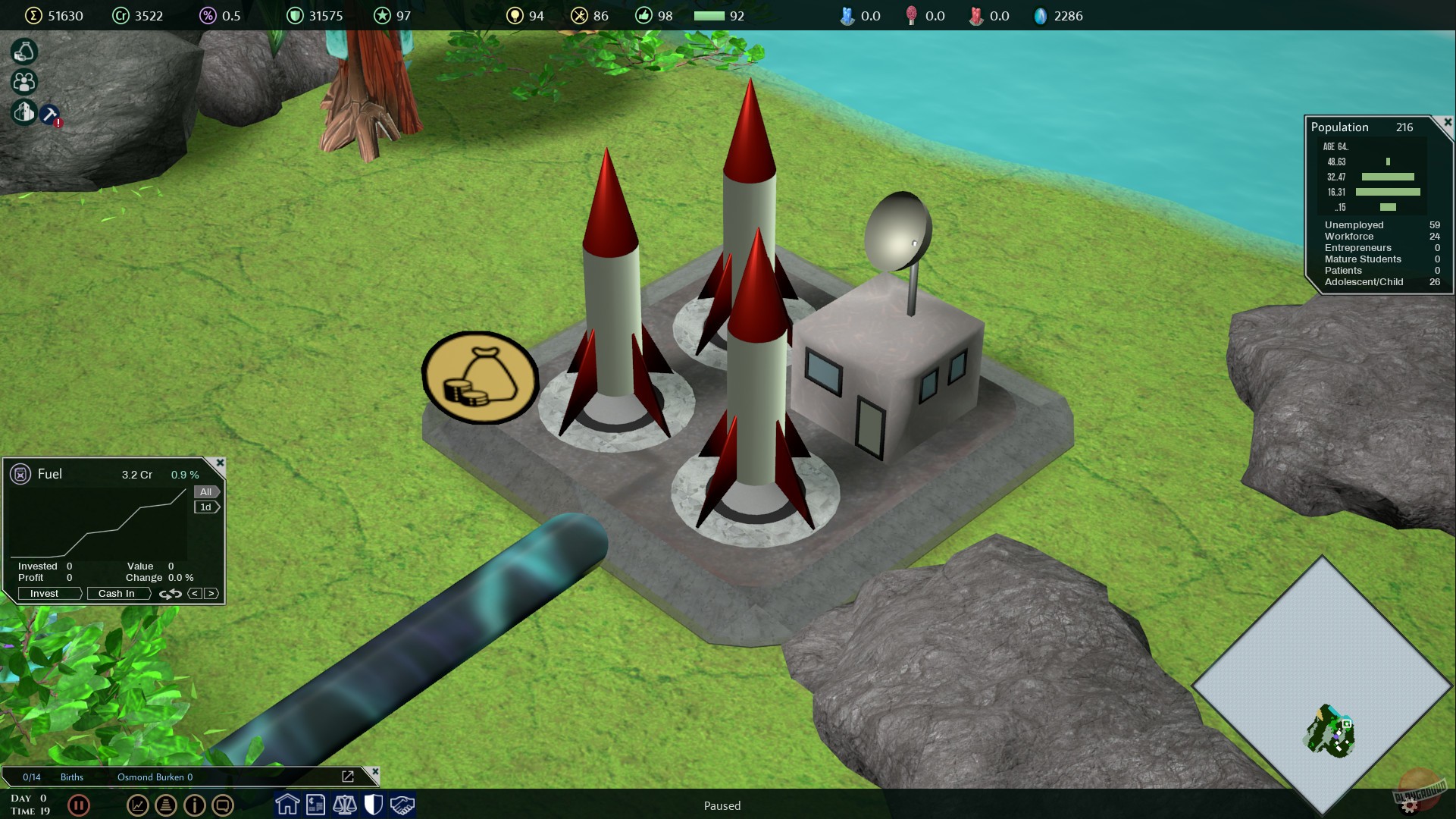Viewport: 1456px width, 819px height.
Task: Step to the previous stock with the arrow
Action: (x=195, y=594)
